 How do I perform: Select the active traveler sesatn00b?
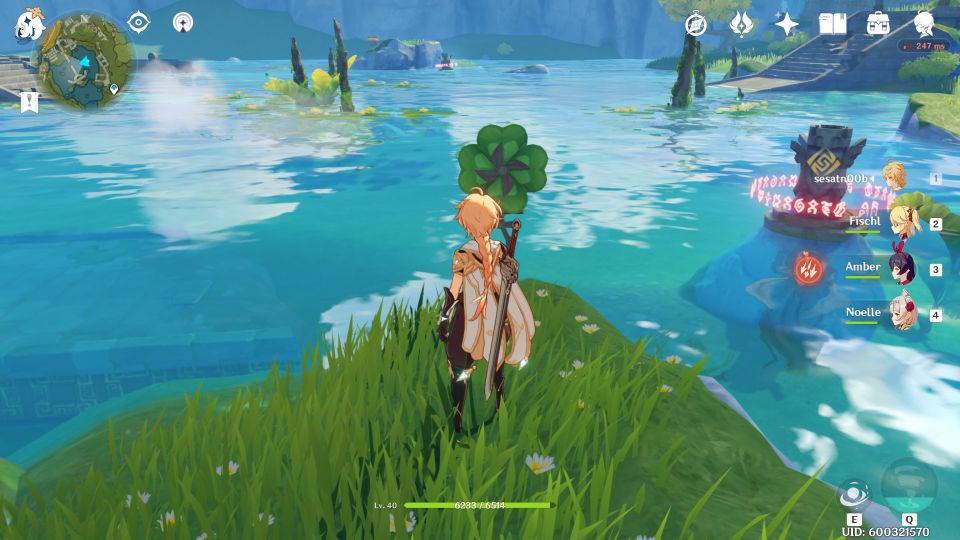pos(894,178)
